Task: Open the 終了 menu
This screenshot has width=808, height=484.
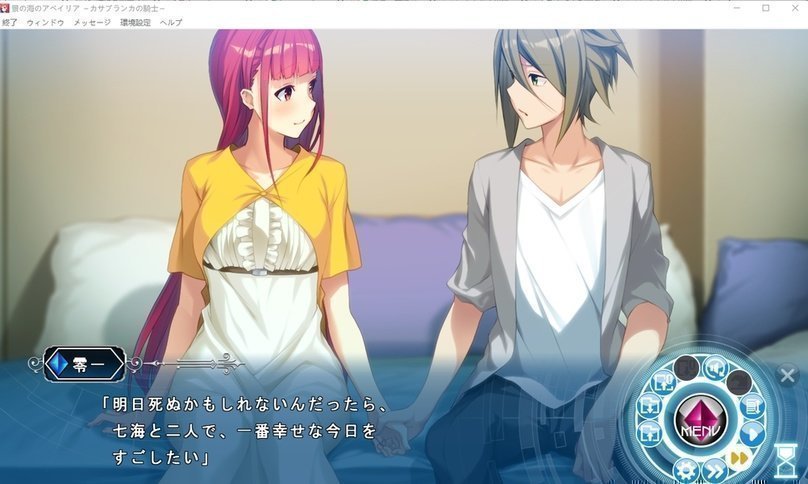Action: coord(10,21)
